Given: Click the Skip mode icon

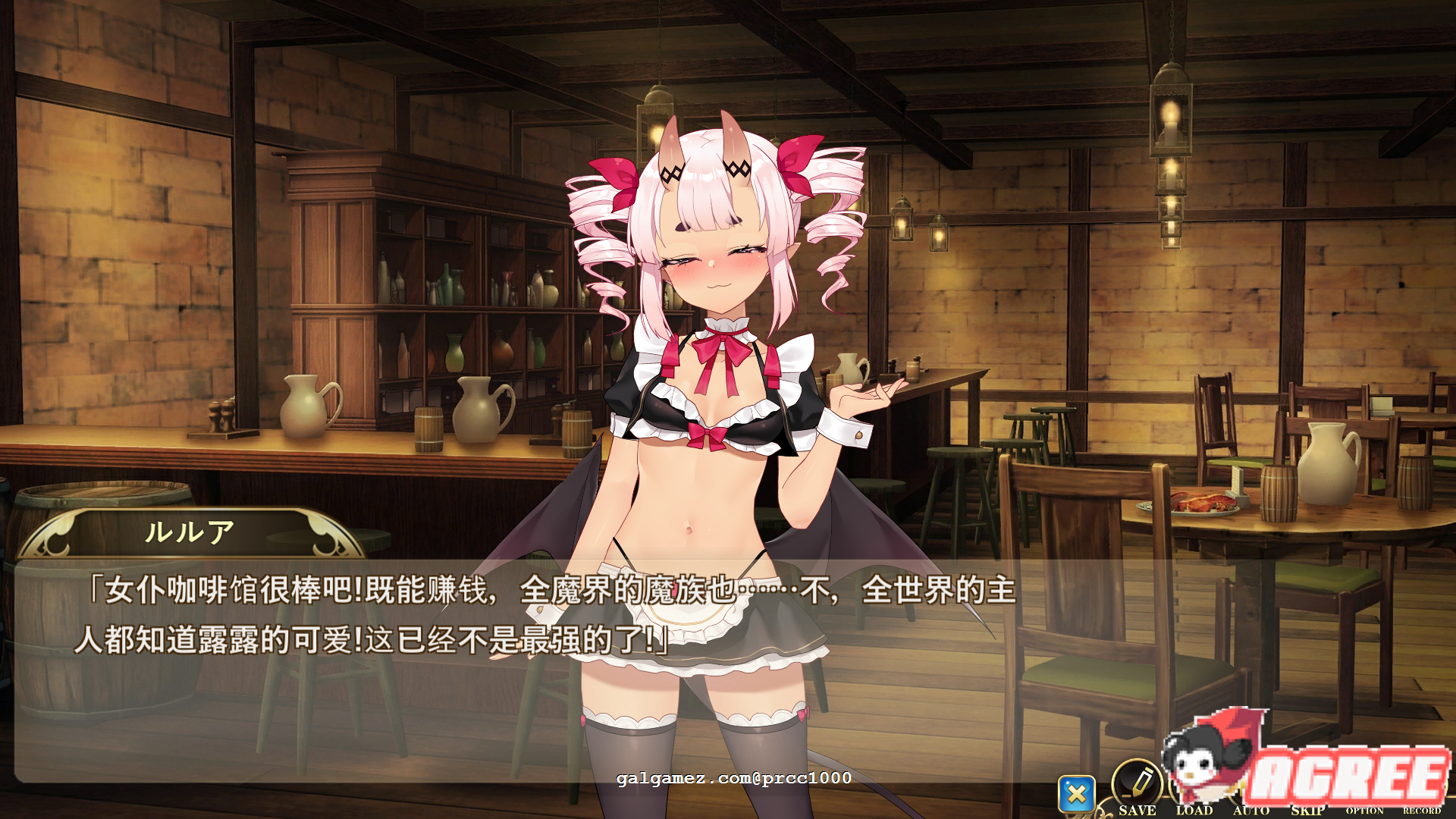Looking at the screenshot, I should pyautogui.click(x=1308, y=780).
